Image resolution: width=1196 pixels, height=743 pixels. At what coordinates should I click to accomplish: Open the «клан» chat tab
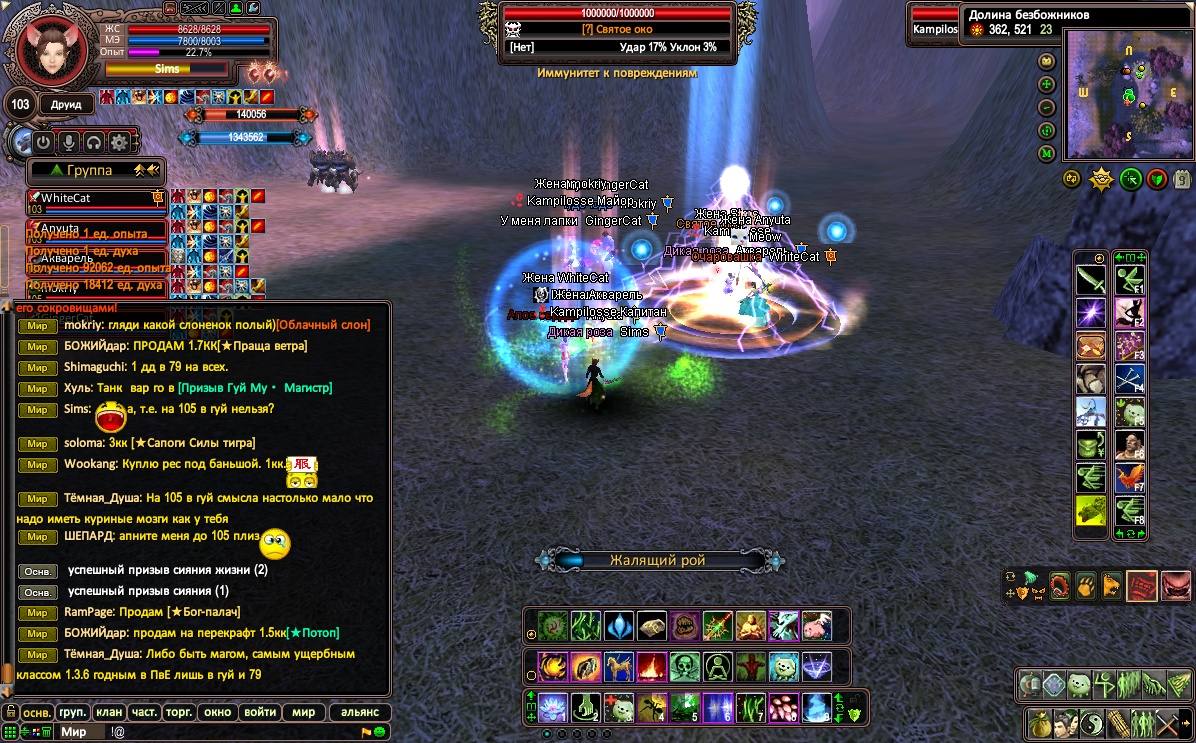108,712
